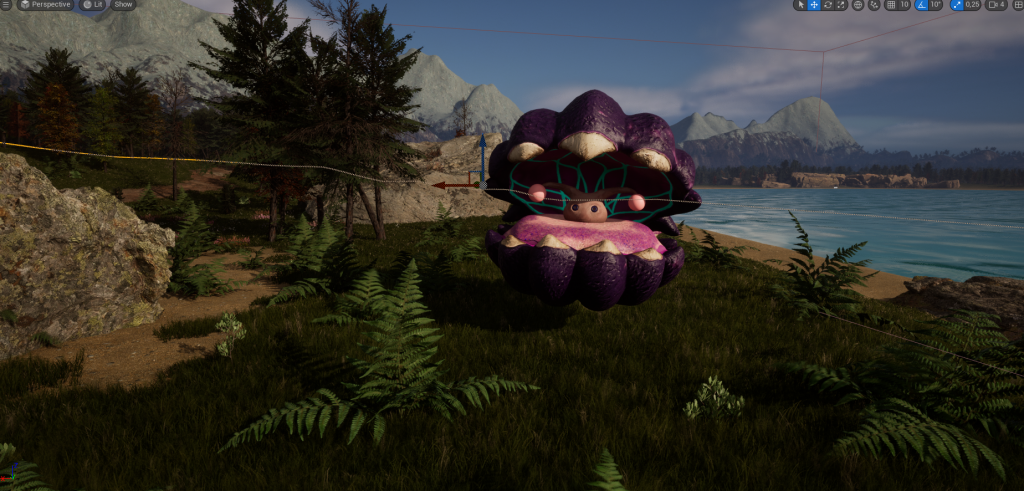Change the Lit view mode
Image resolution: width=1024 pixels, height=491 pixels.
click(93, 4)
